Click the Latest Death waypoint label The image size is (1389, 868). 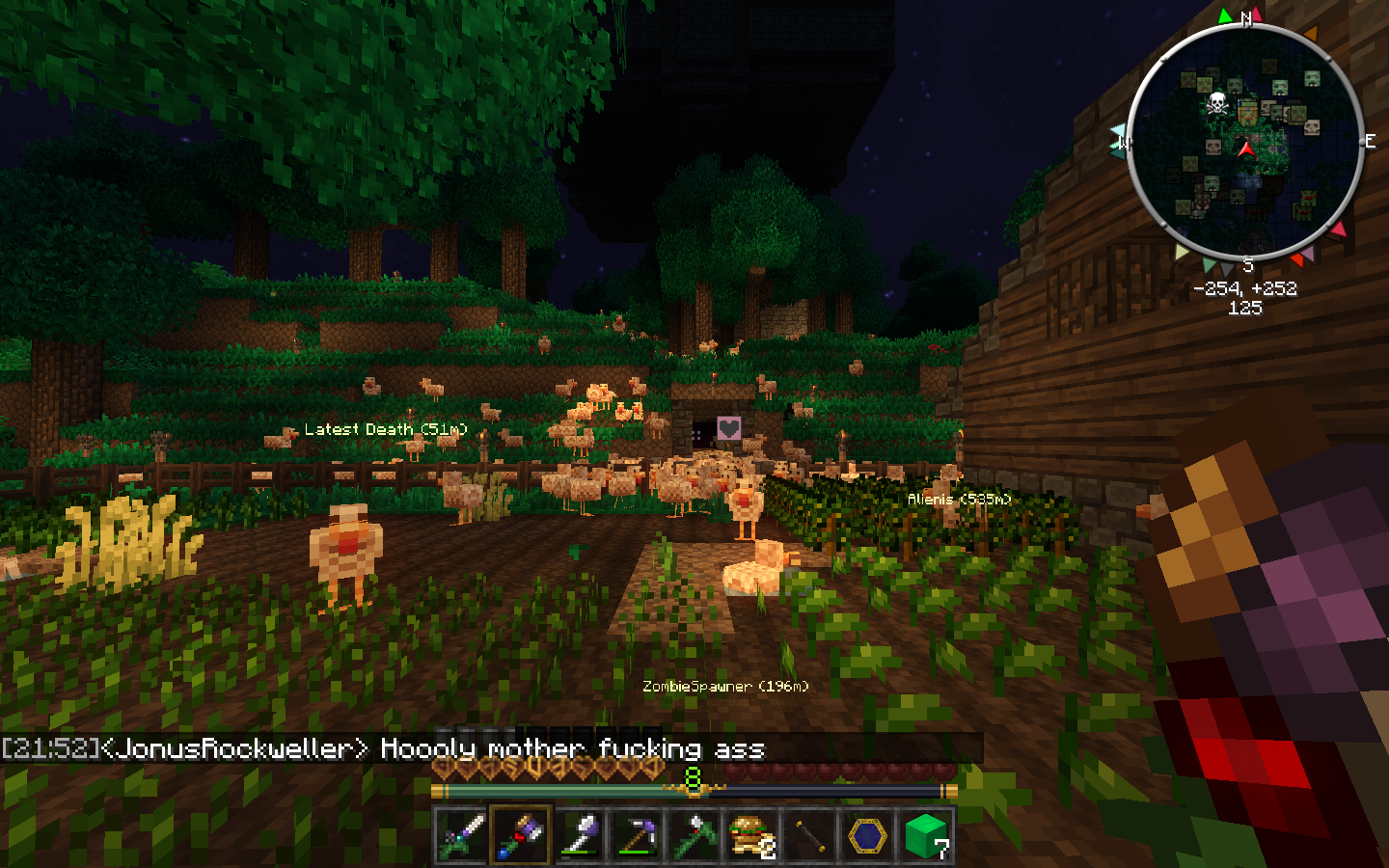(x=386, y=429)
